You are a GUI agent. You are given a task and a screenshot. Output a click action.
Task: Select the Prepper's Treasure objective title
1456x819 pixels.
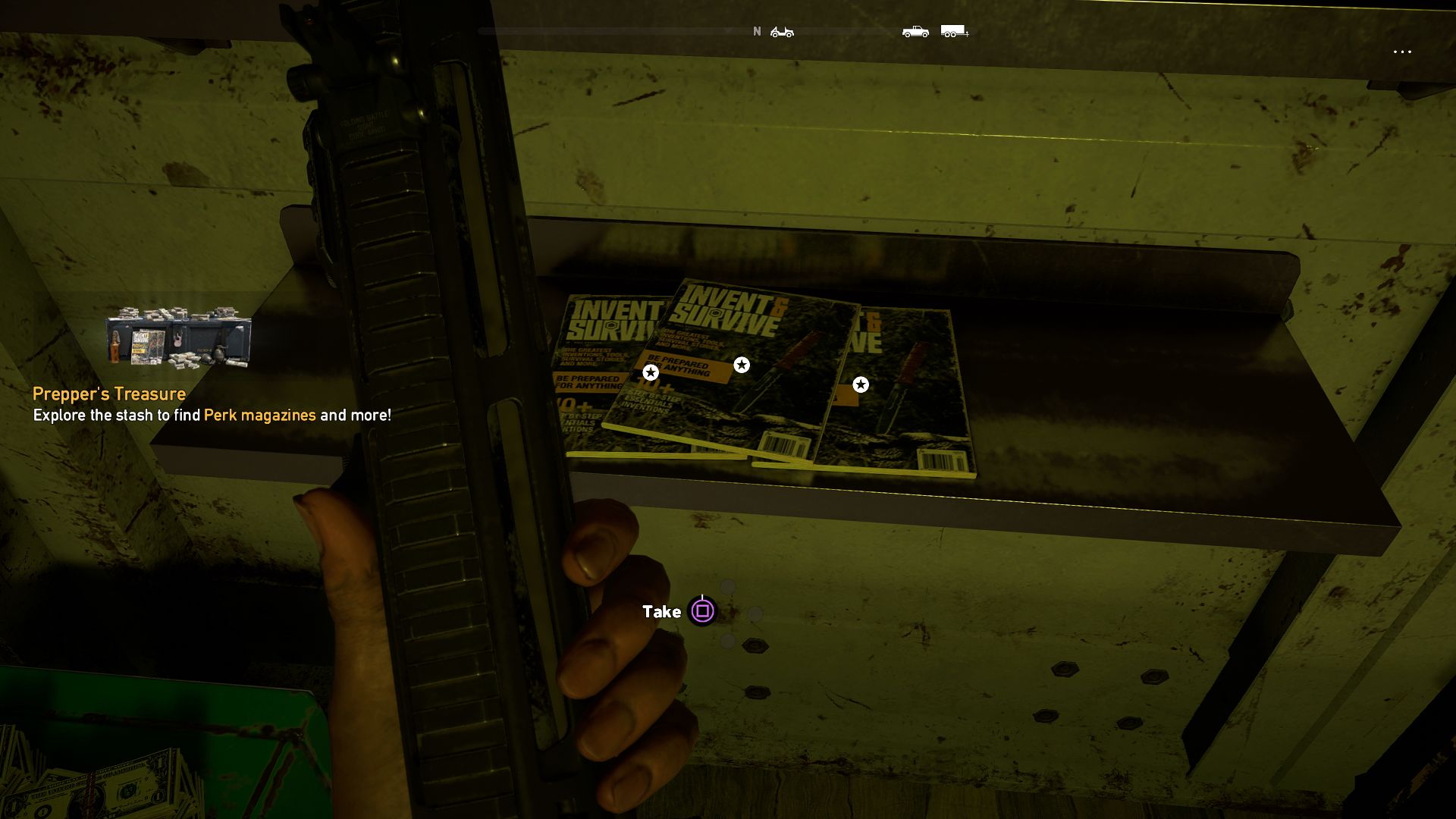click(108, 394)
